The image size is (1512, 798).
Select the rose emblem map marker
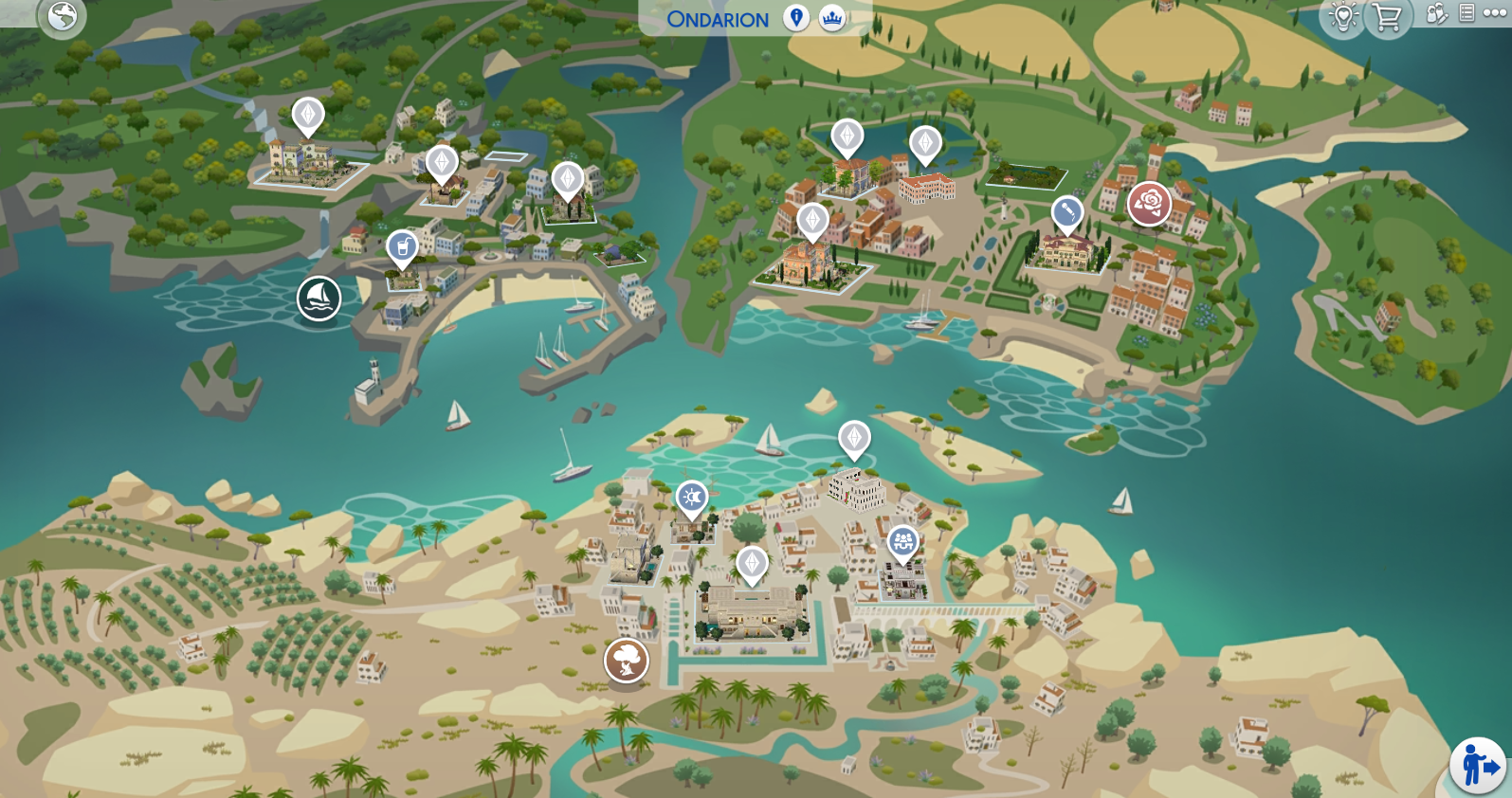point(1149,203)
